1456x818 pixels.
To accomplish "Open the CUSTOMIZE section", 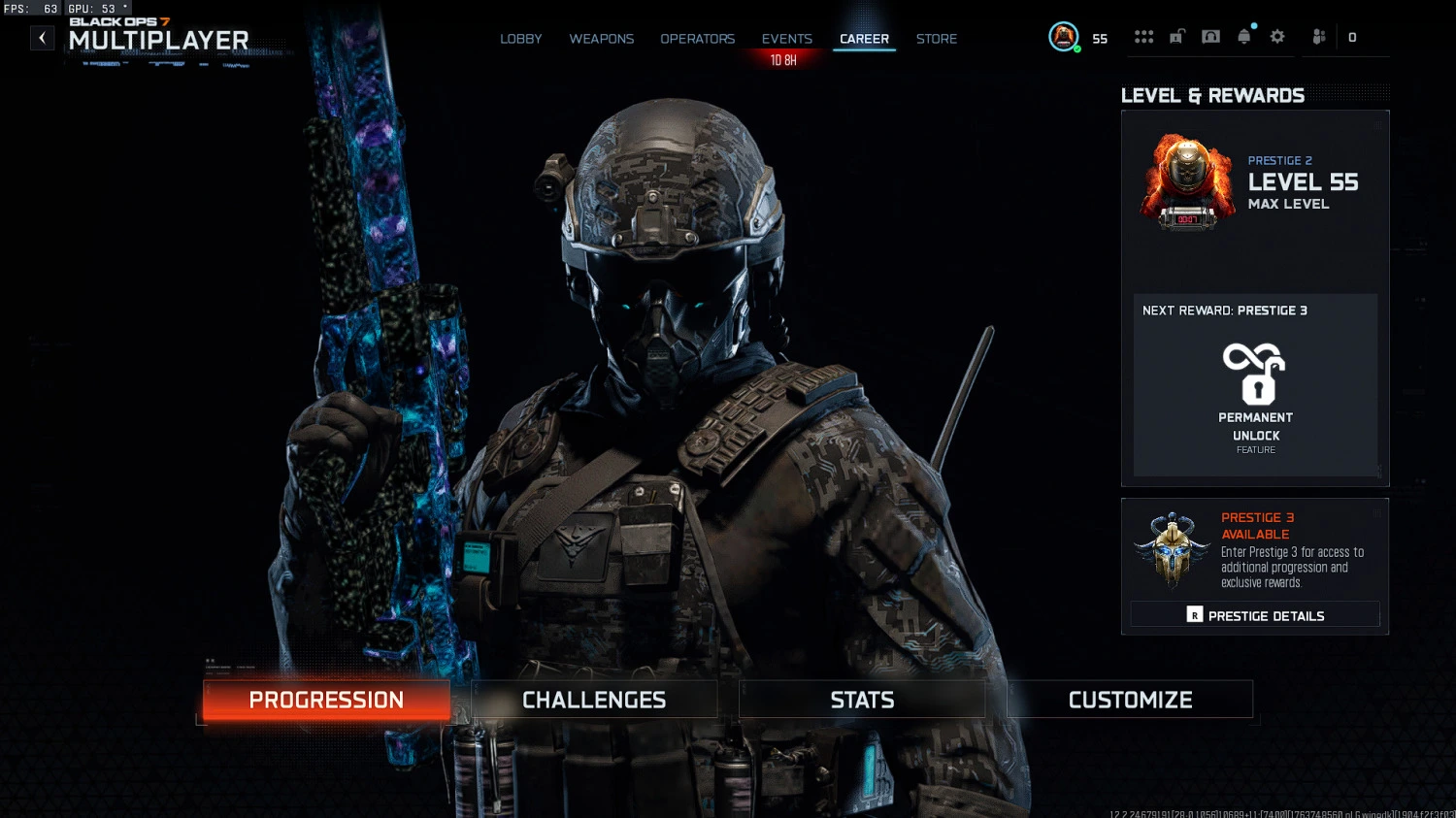I will [x=1130, y=699].
